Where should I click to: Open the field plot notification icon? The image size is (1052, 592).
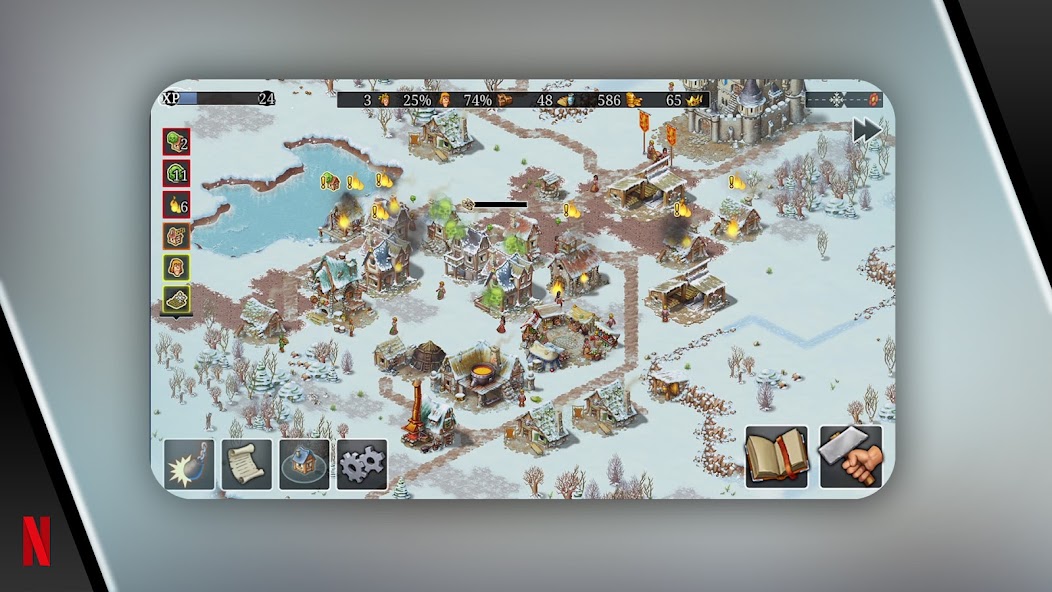click(177, 298)
